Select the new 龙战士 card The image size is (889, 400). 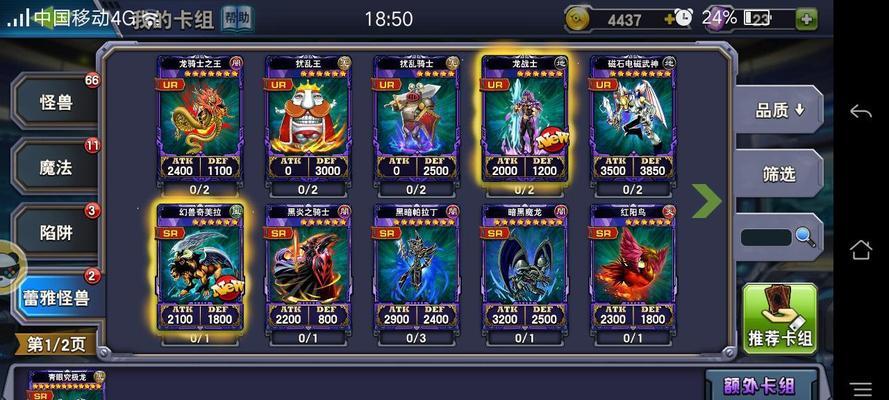[x=524, y=120]
